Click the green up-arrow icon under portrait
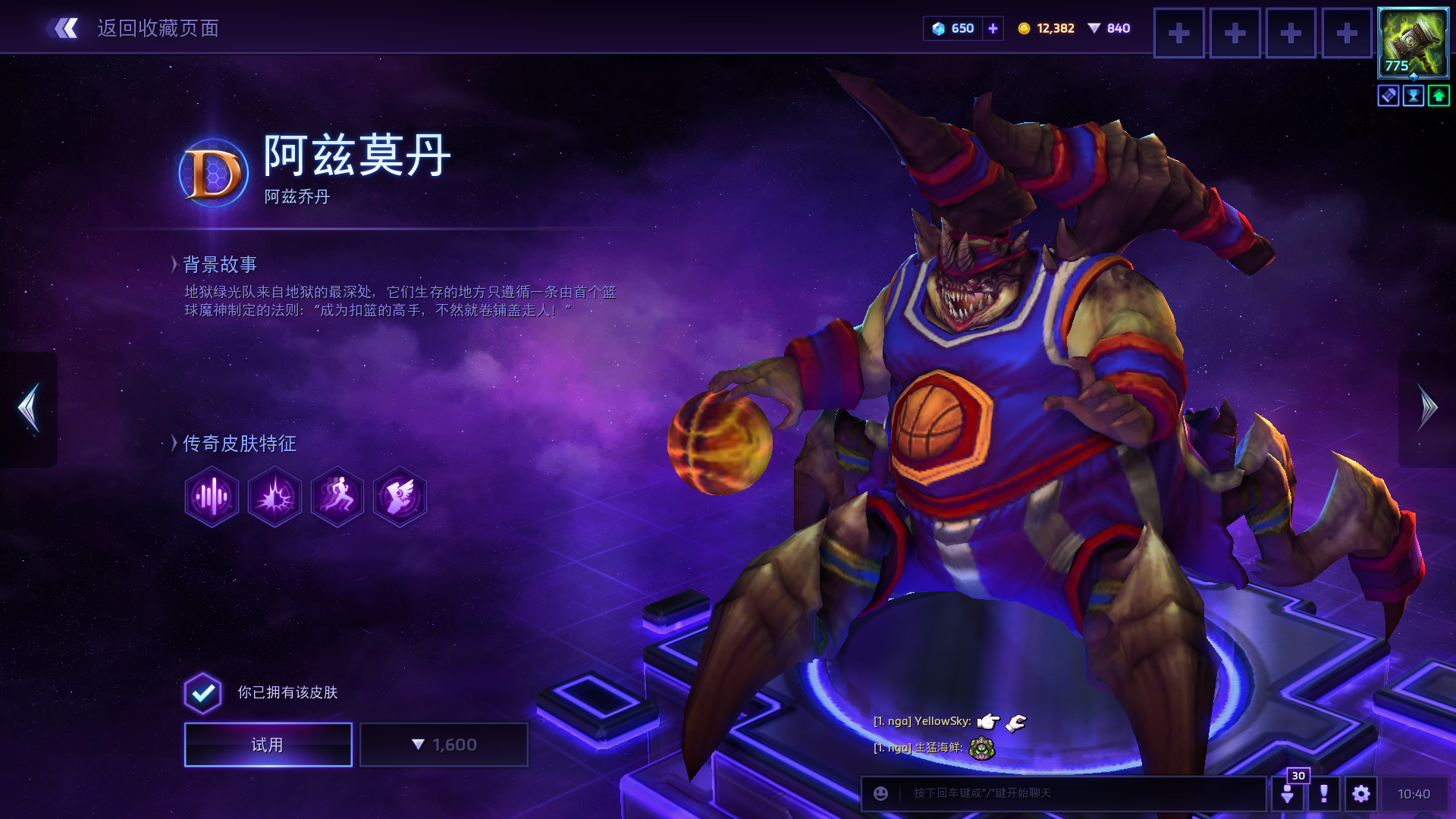 1439,96
